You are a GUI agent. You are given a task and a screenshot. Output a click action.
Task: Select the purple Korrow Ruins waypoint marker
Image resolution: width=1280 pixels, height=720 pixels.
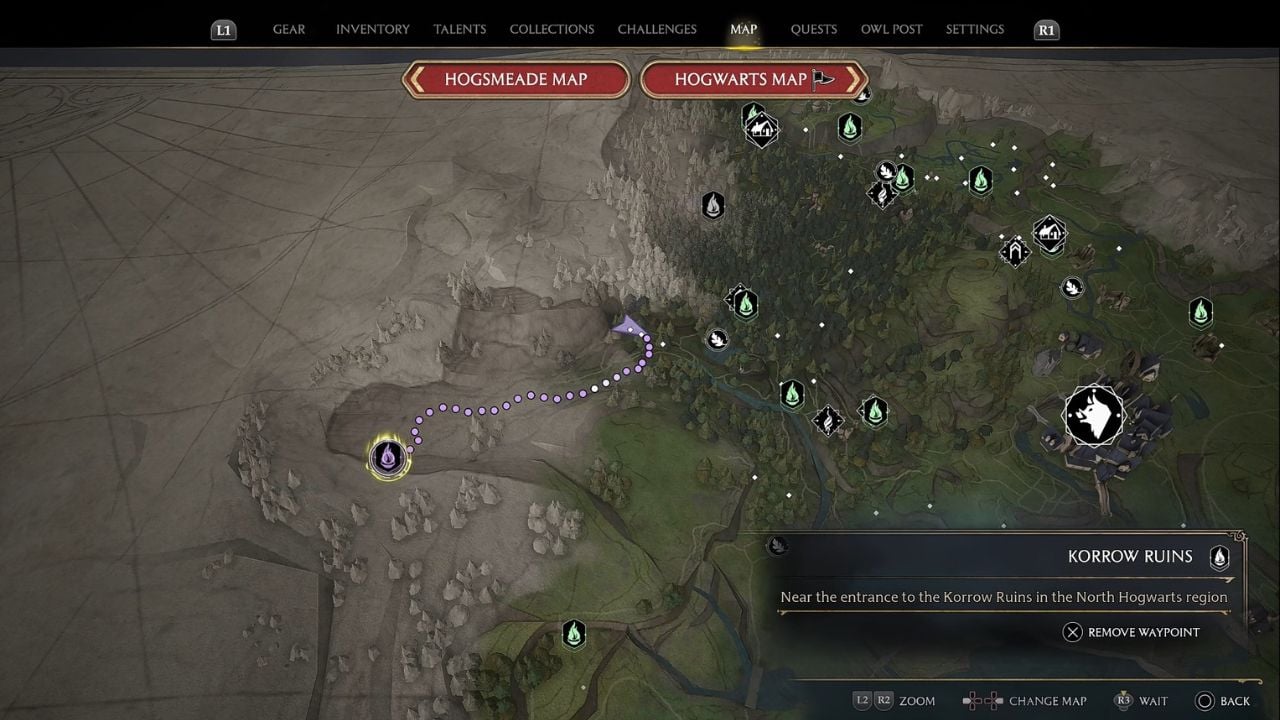388,457
